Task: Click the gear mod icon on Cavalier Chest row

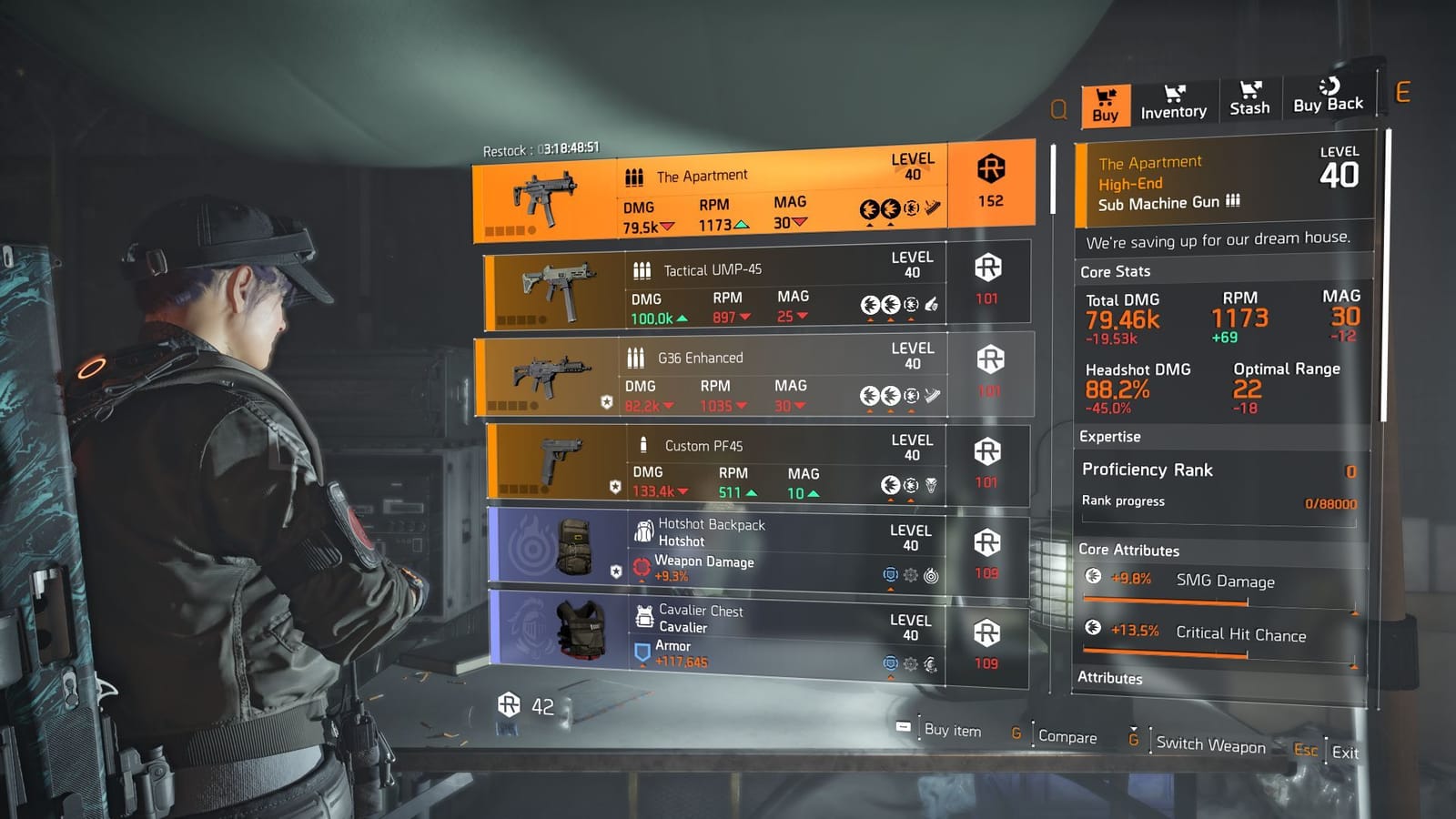Action: click(x=910, y=664)
